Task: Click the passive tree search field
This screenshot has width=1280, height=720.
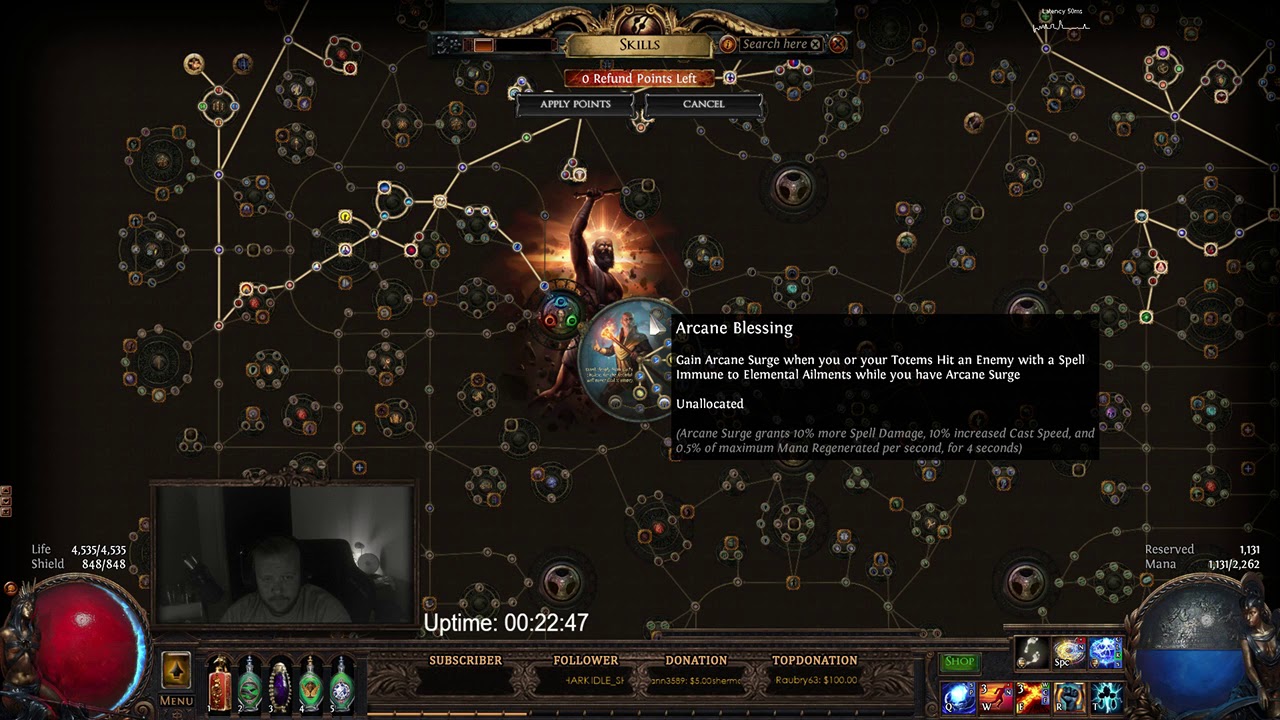Action: [773, 44]
